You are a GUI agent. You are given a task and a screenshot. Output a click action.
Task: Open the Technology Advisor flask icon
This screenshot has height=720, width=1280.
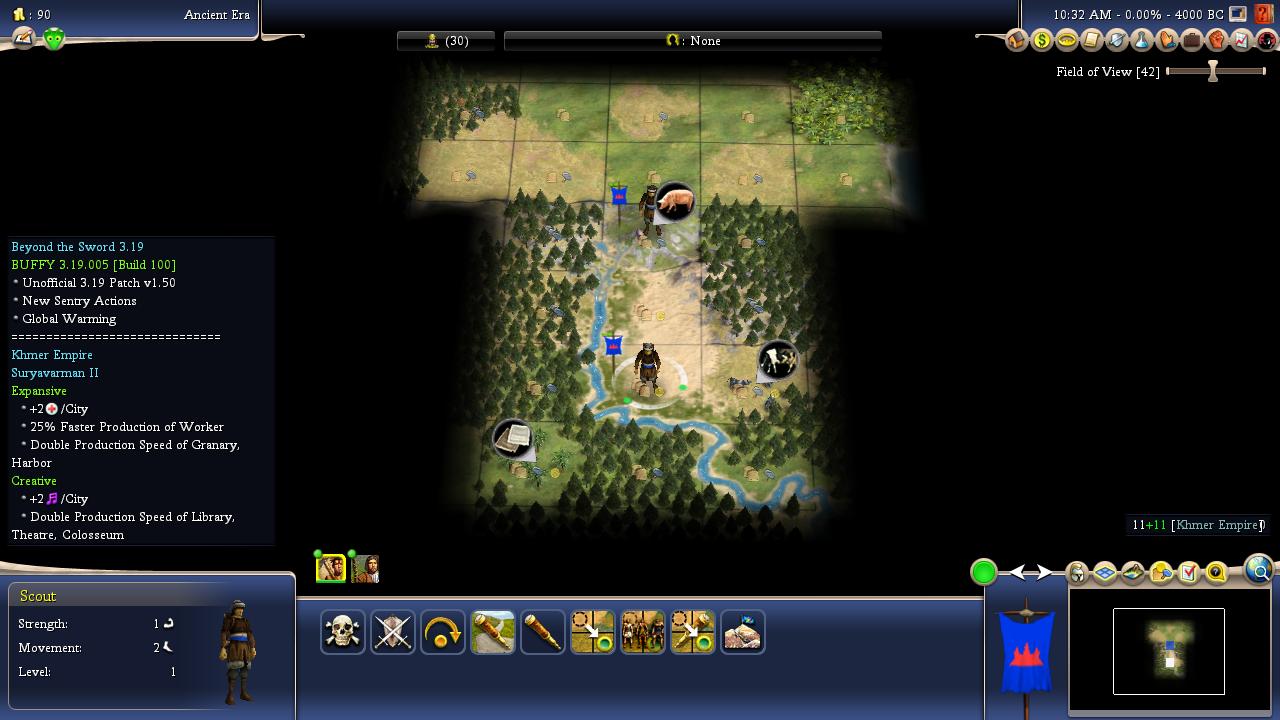point(1142,41)
